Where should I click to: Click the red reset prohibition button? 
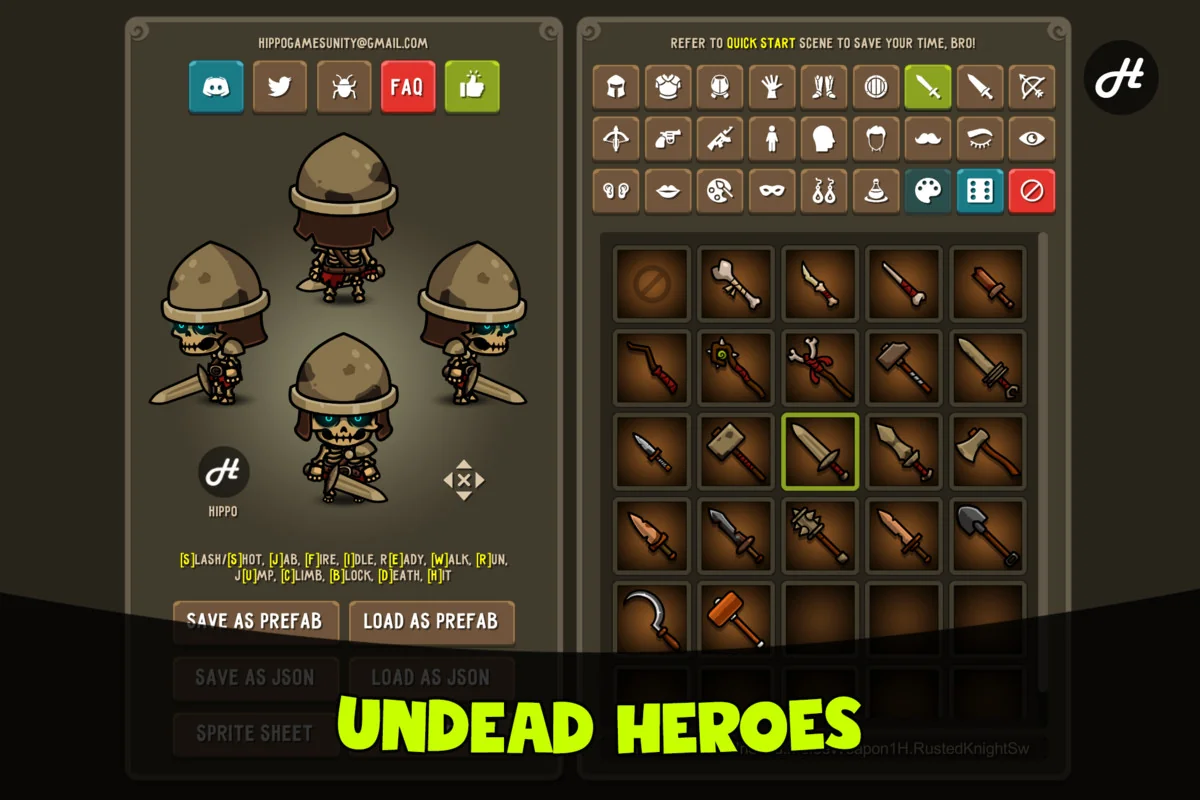click(x=1032, y=191)
